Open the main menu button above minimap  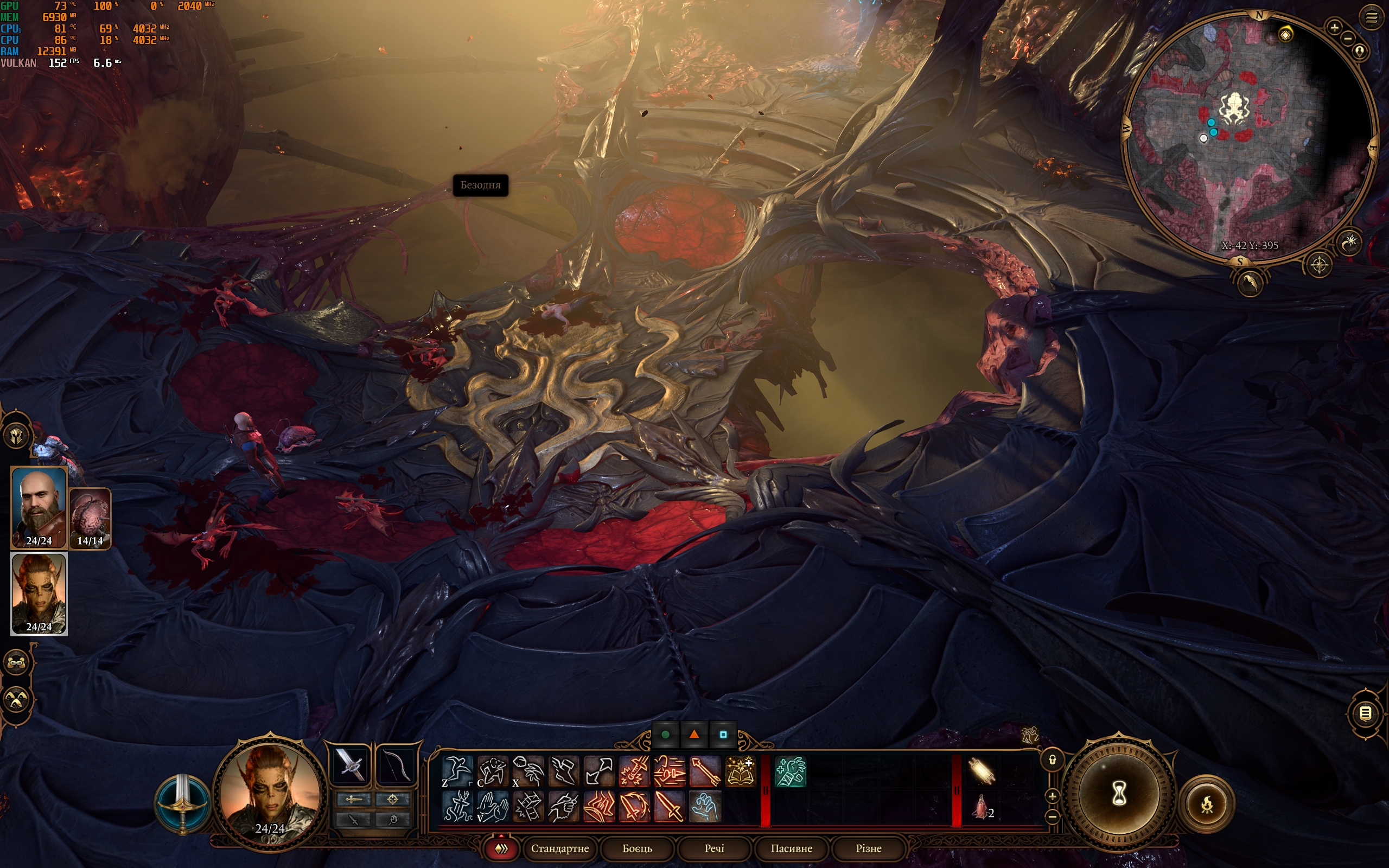1371,18
